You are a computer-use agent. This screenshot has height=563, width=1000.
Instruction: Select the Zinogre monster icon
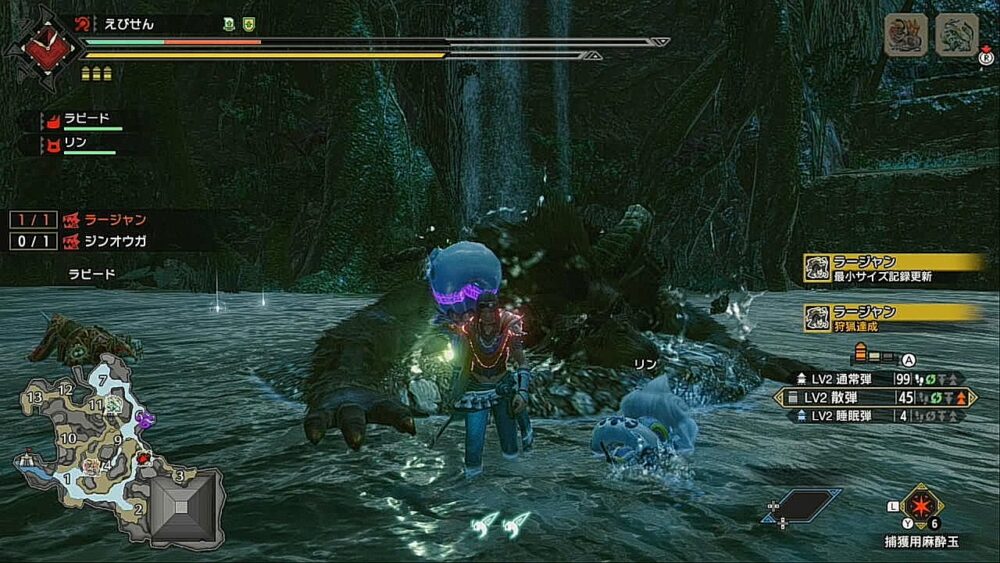point(956,35)
